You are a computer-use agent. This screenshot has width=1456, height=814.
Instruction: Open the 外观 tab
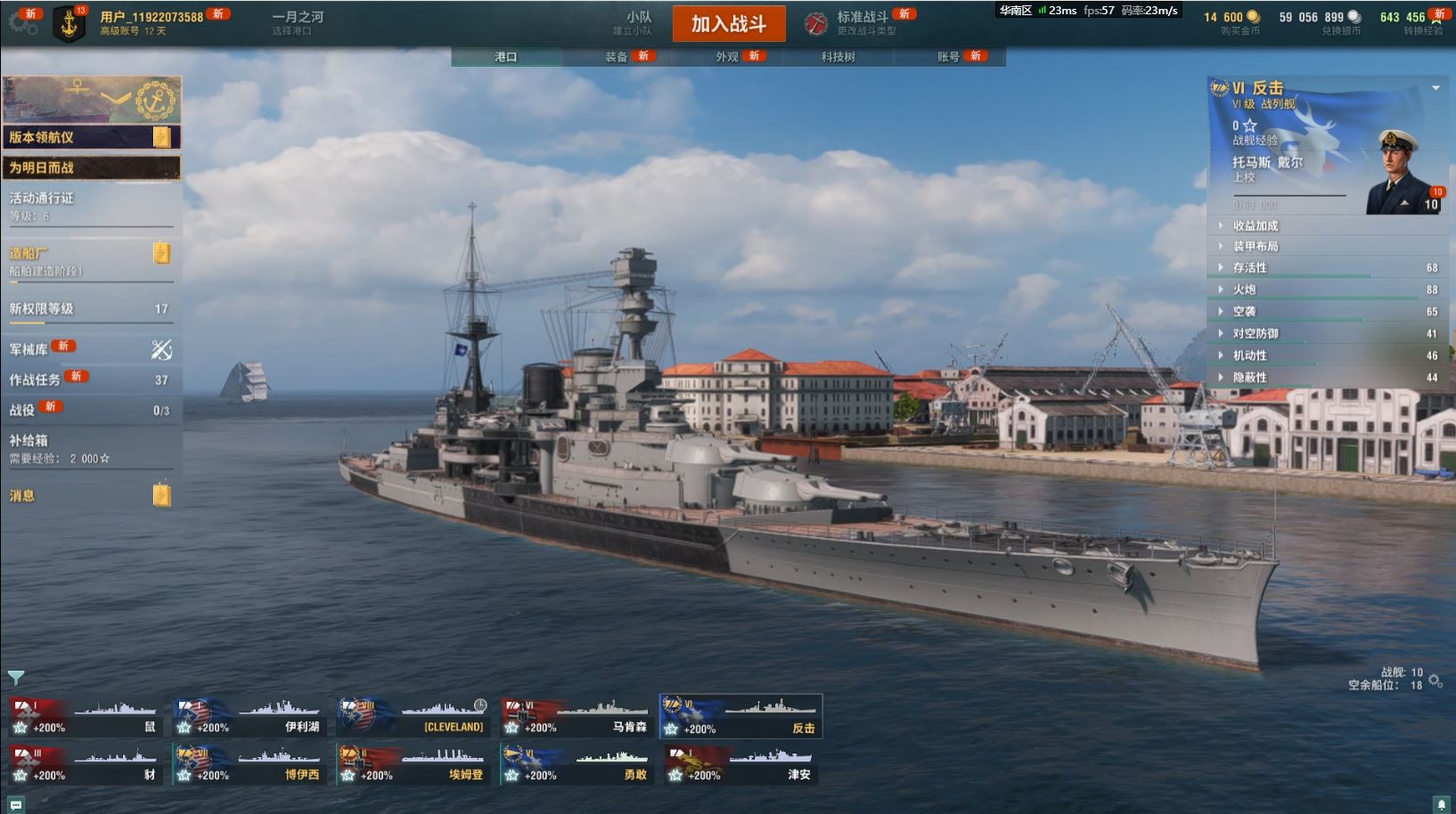point(727,57)
